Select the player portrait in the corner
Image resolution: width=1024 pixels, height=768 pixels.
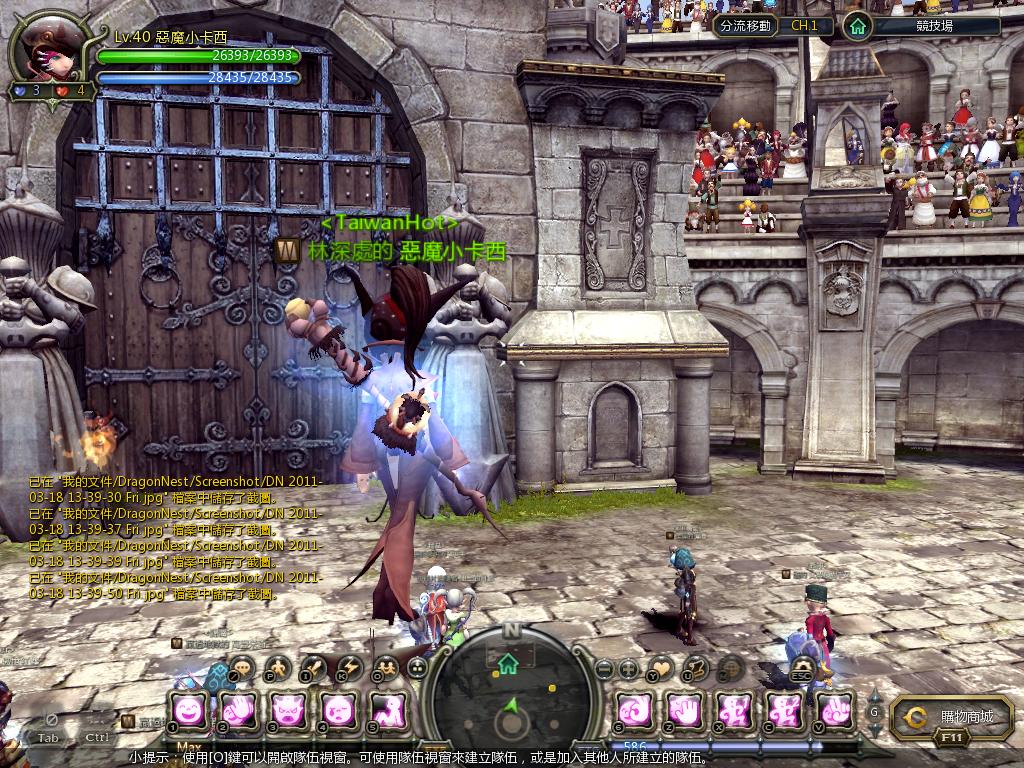[x=47, y=52]
